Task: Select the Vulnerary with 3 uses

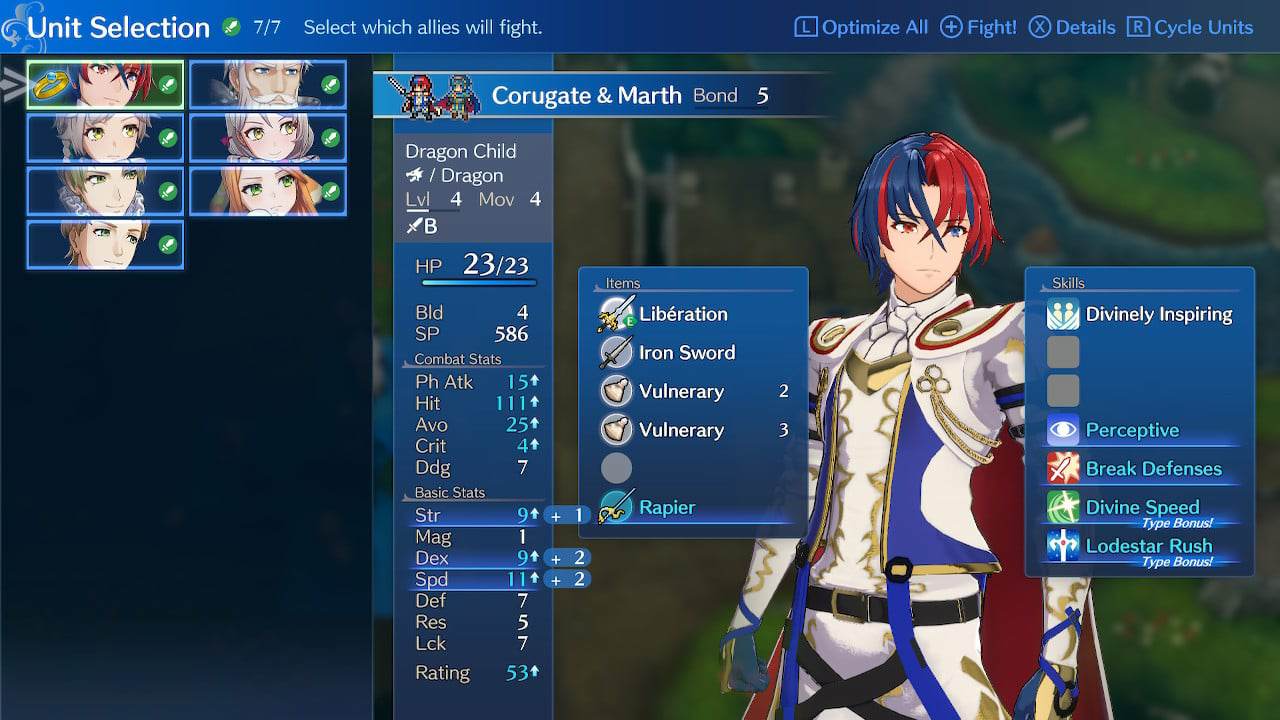Action: click(681, 430)
